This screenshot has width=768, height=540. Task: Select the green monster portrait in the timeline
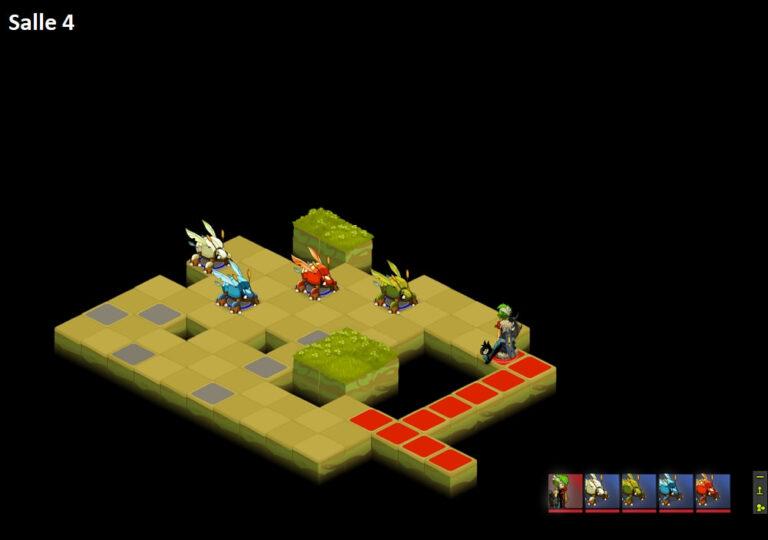639,491
